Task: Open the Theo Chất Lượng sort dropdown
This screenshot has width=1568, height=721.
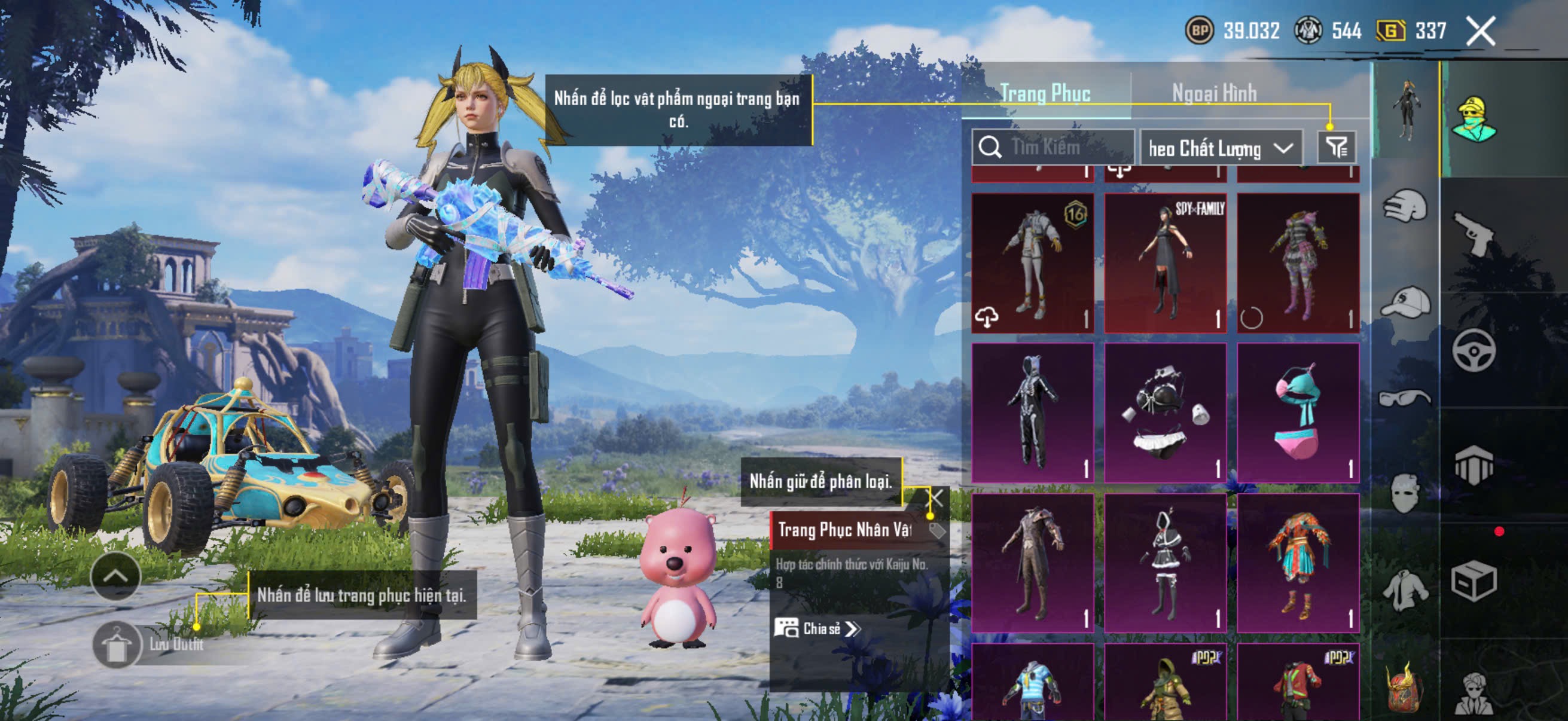Action: click(x=1221, y=148)
